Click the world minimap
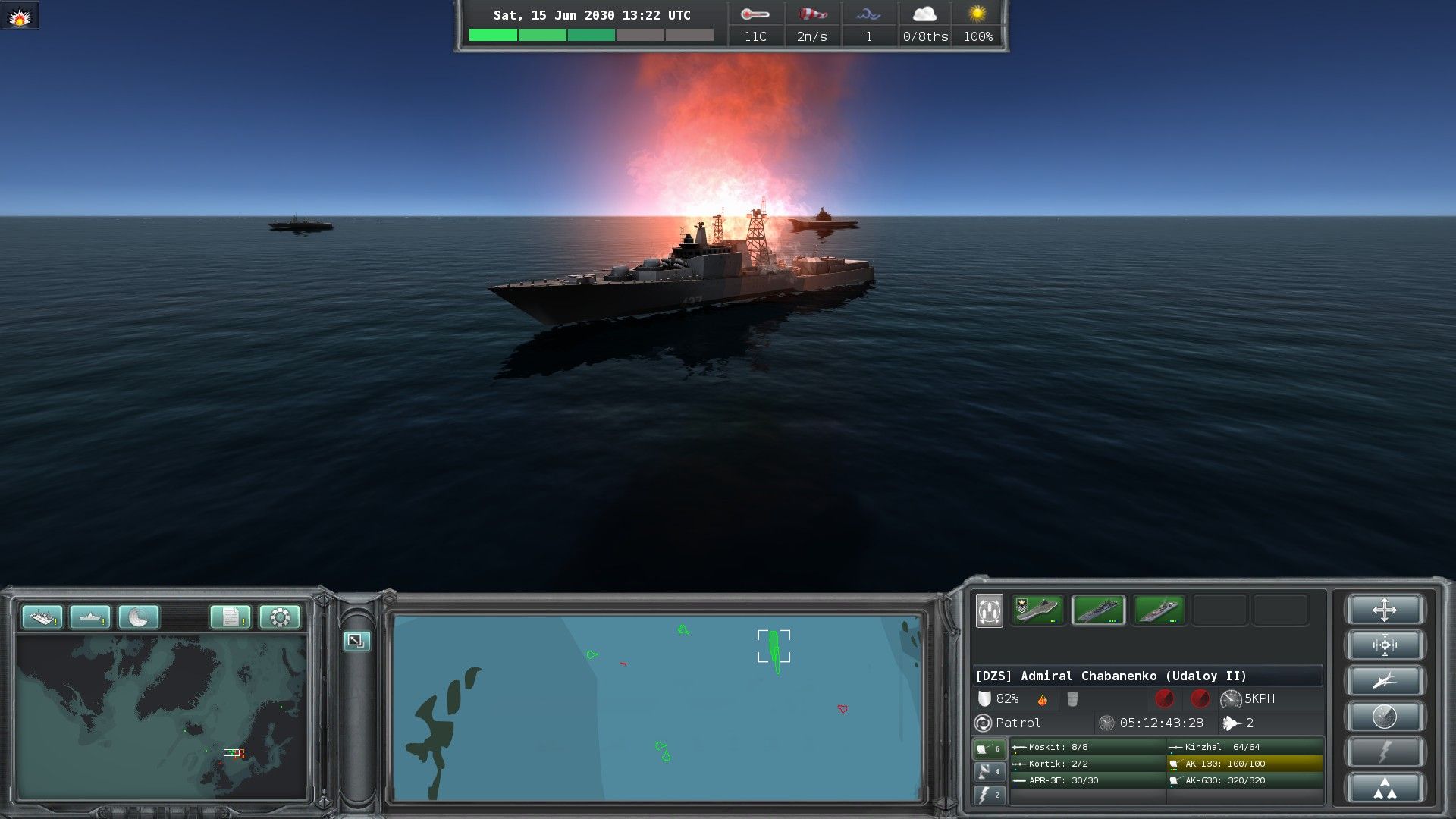1456x819 pixels. click(161, 717)
